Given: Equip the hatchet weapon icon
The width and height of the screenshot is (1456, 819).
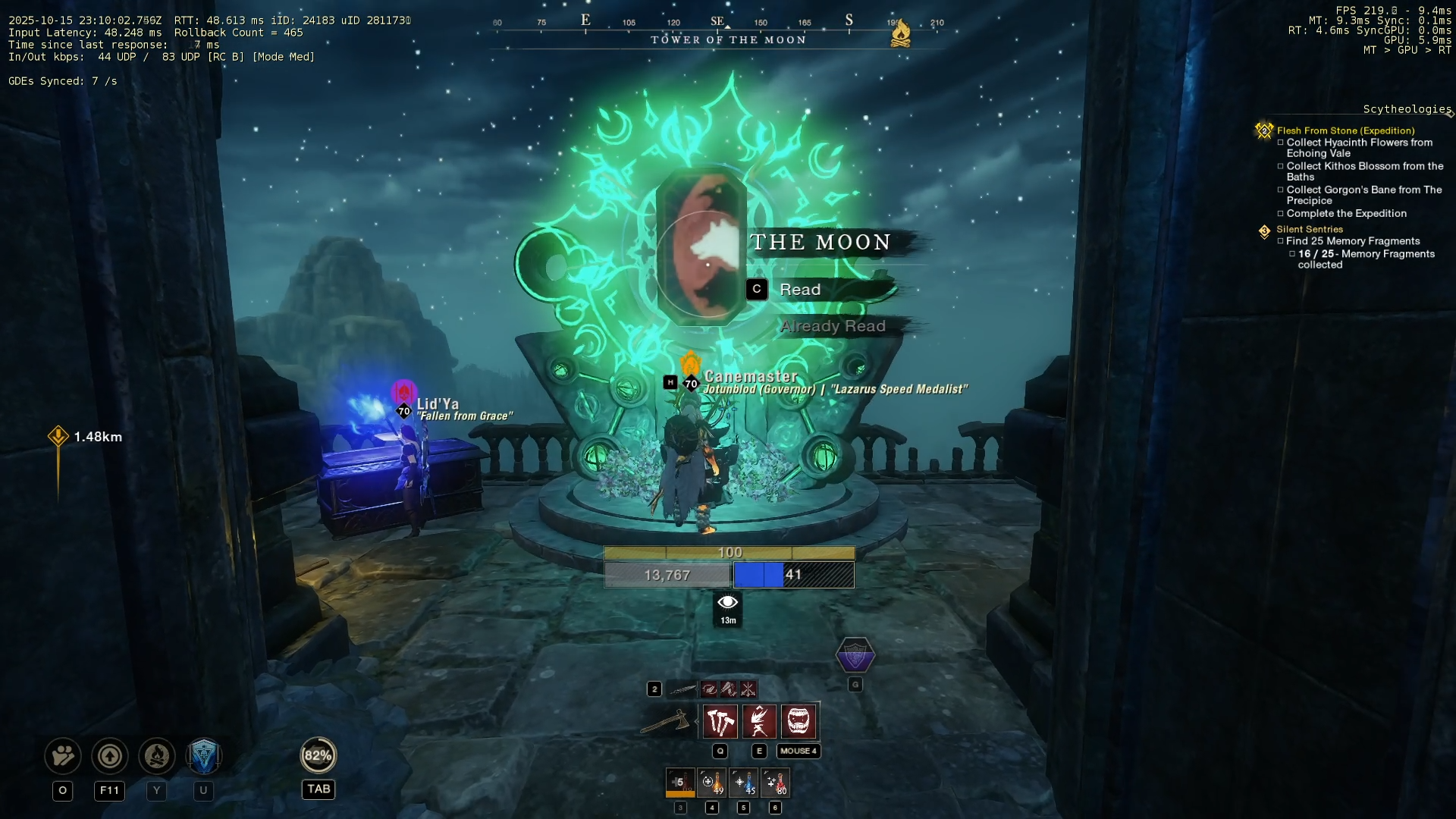Looking at the screenshot, I should [665, 722].
